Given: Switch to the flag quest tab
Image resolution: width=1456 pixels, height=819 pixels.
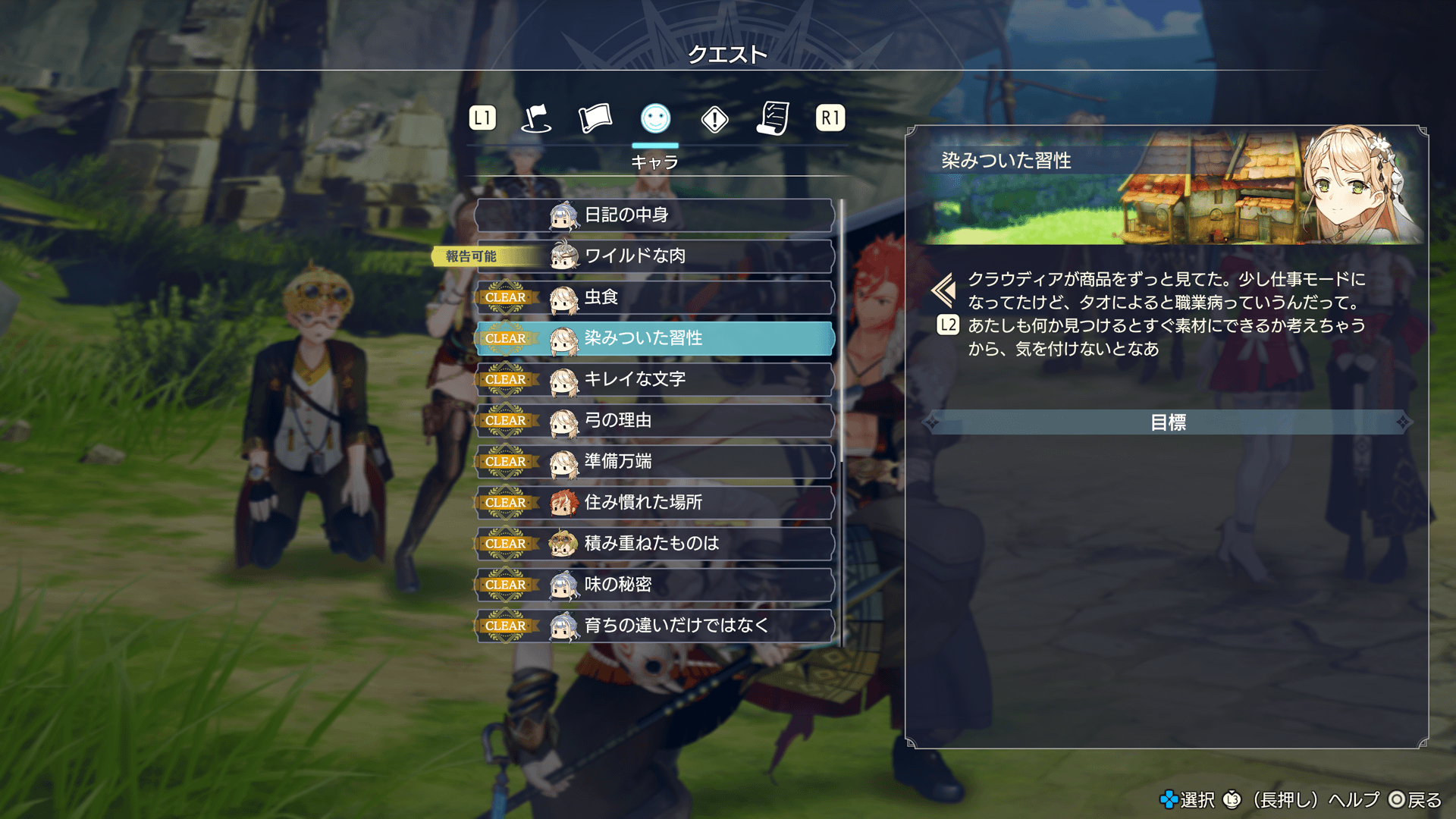Looking at the screenshot, I should (536, 118).
